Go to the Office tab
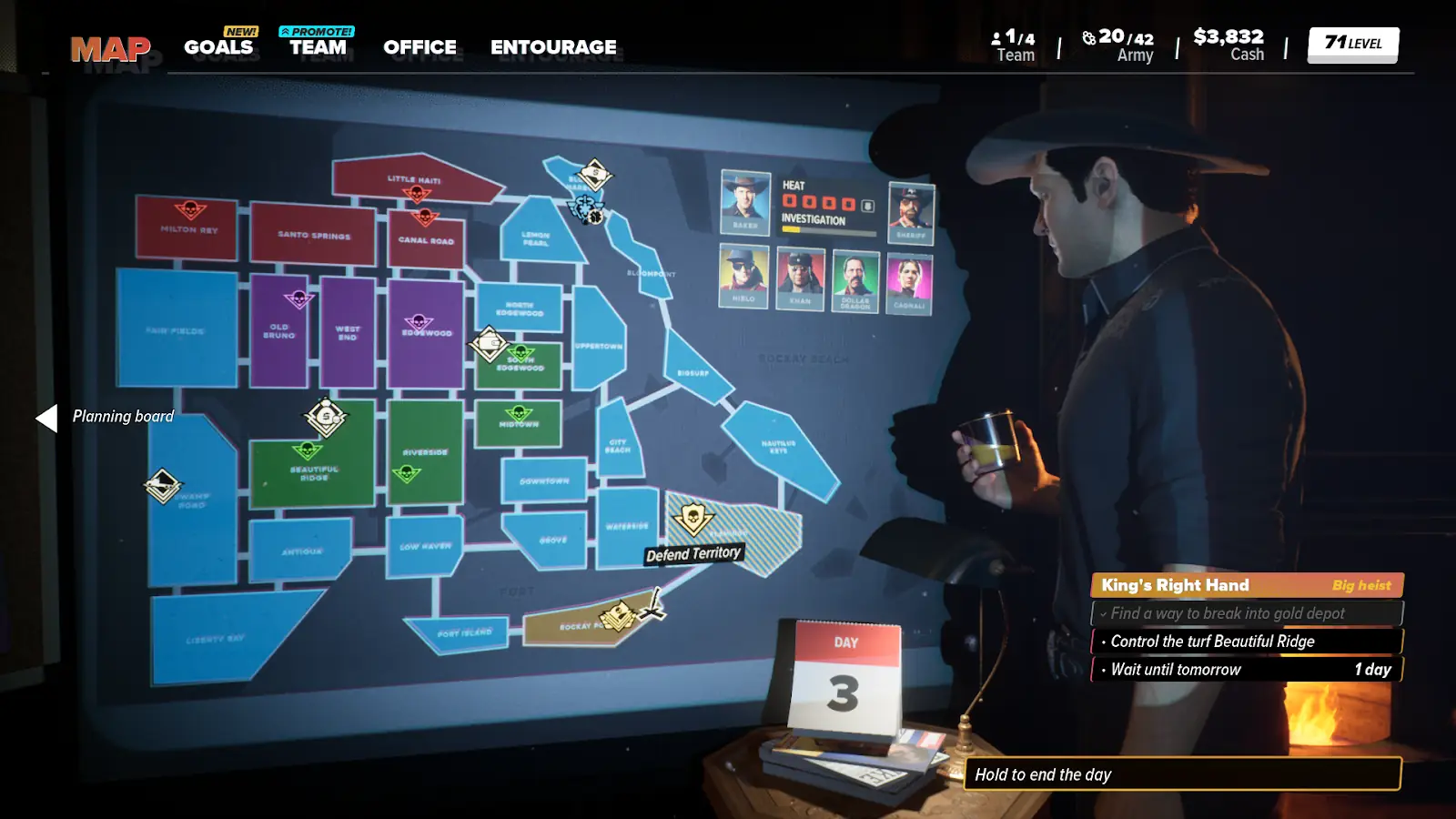 (420, 47)
